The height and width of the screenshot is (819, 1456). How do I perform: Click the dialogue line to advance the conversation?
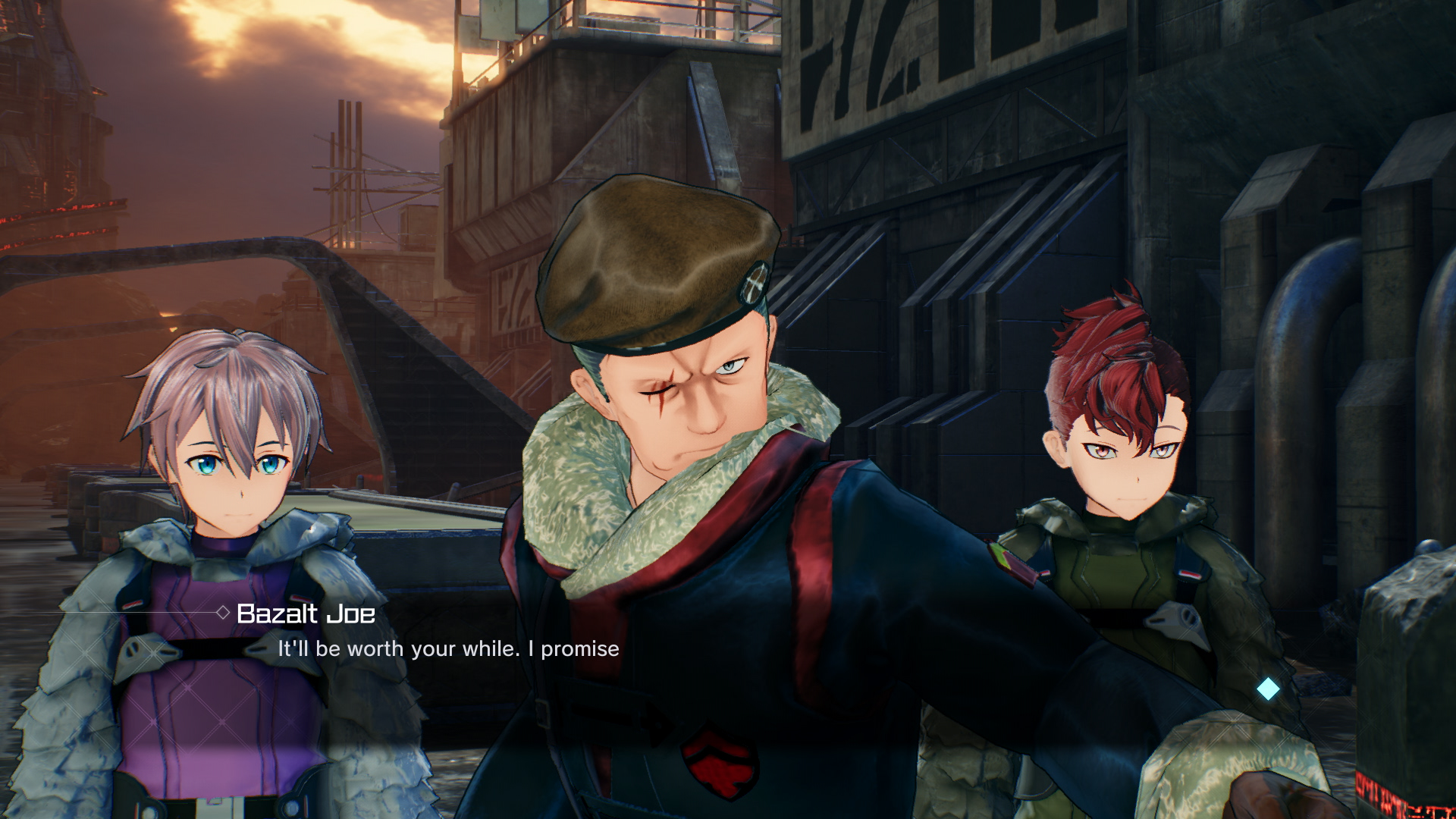(449, 648)
